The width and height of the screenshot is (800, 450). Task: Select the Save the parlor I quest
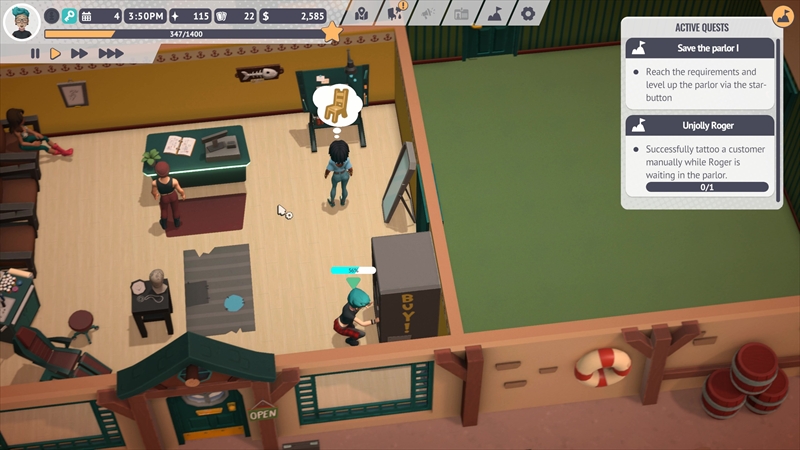pyautogui.click(x=700, y=48)
